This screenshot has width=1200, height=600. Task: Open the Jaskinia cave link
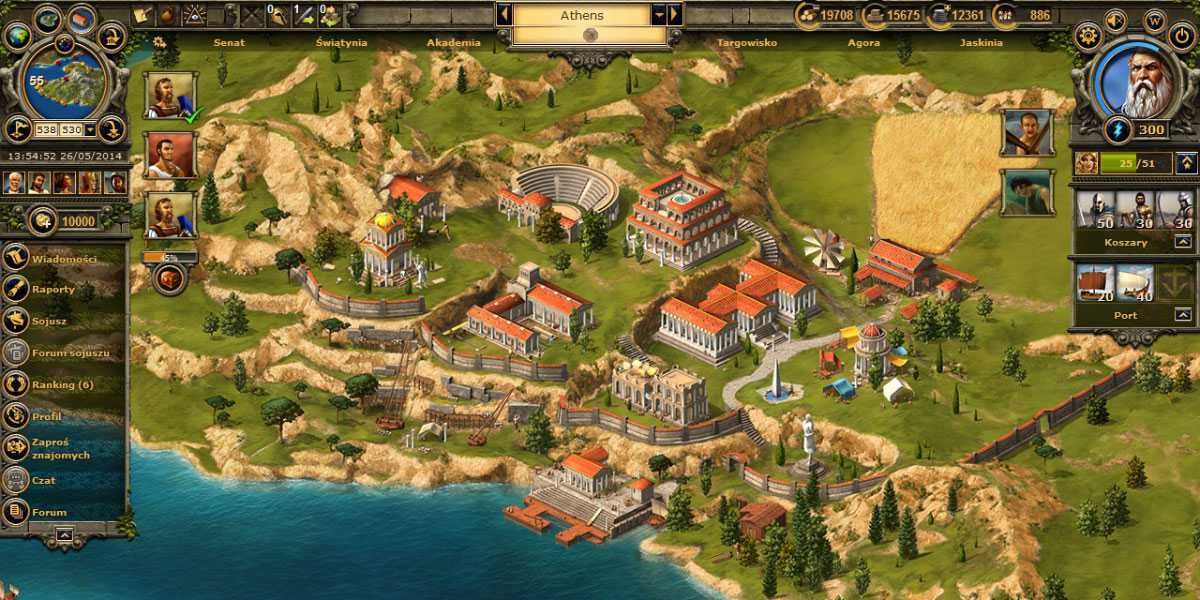pos(980,43)
